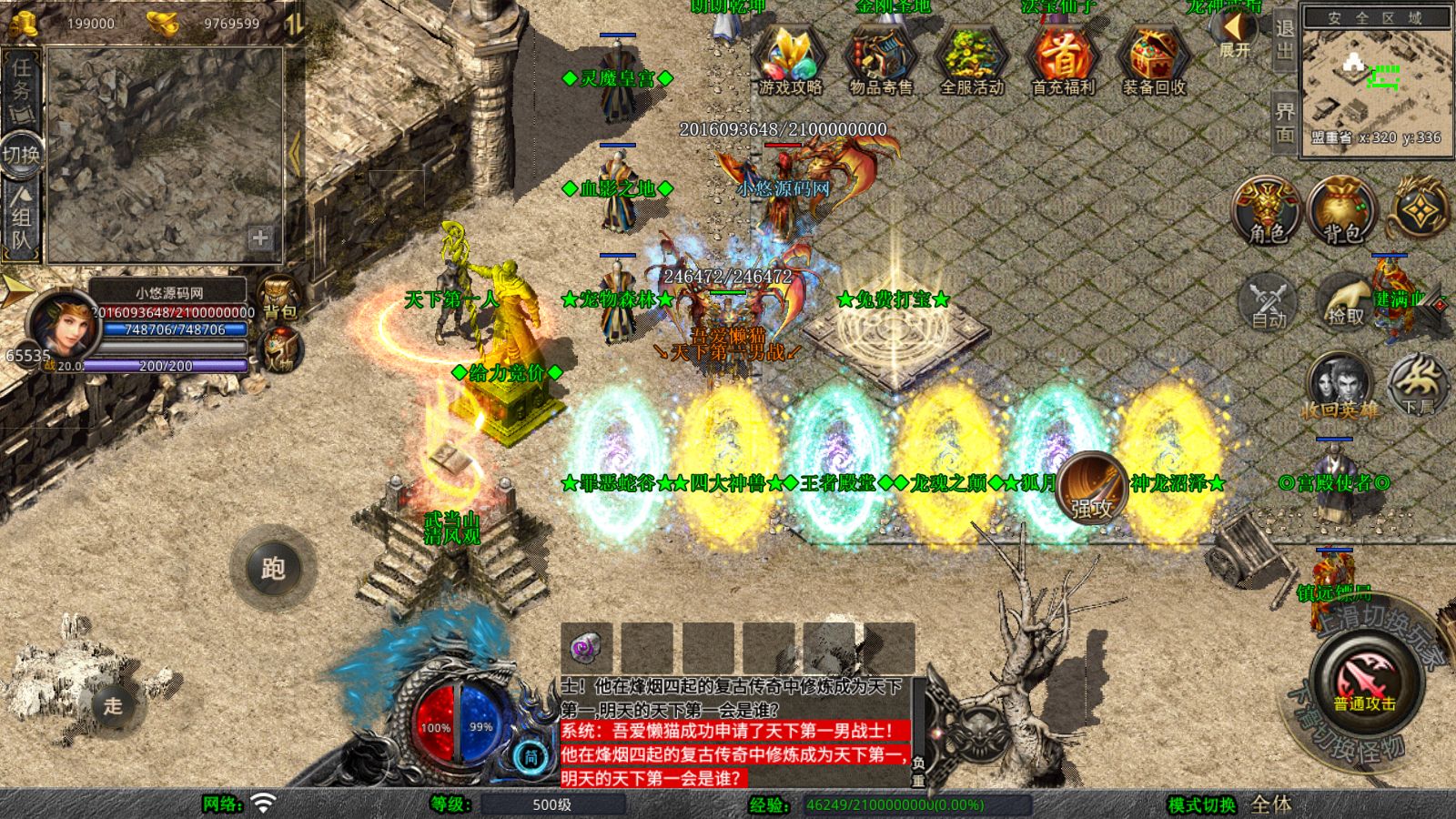1456x819 pixels.
Task: Open the 全服活动 server events icon
Action: click(x=972, y=59)
